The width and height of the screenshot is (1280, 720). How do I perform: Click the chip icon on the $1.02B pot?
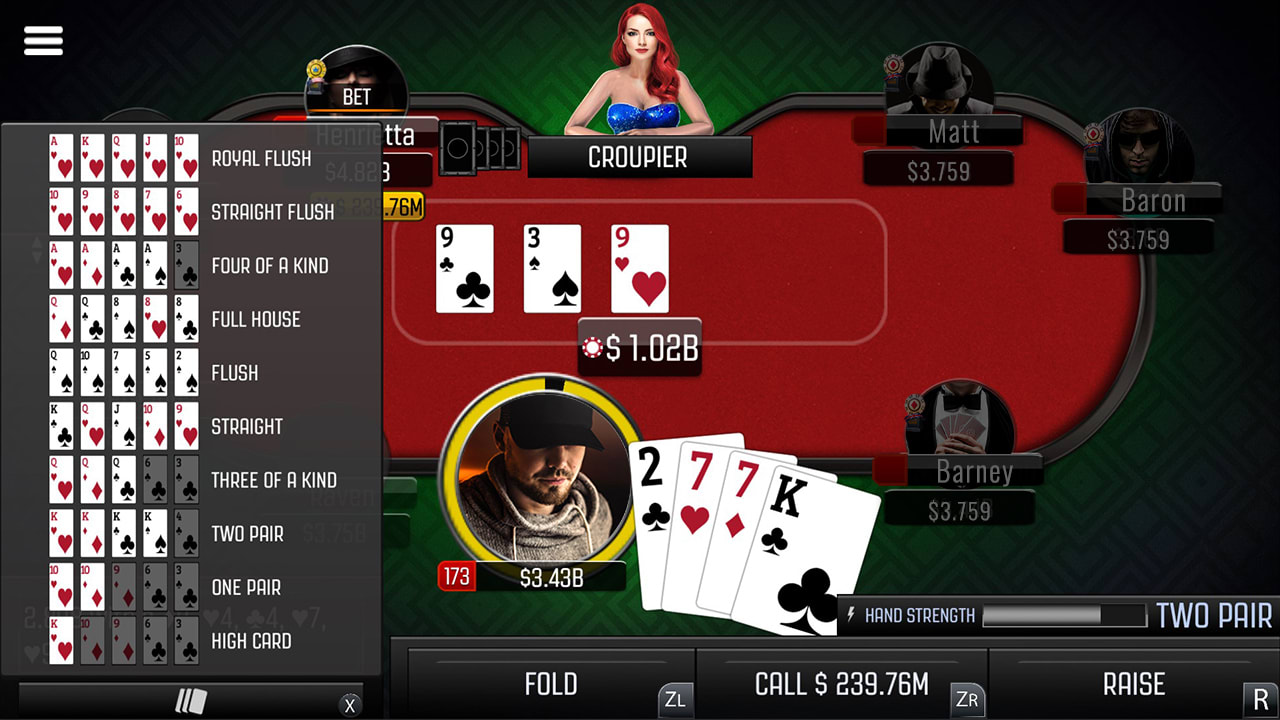590,349
